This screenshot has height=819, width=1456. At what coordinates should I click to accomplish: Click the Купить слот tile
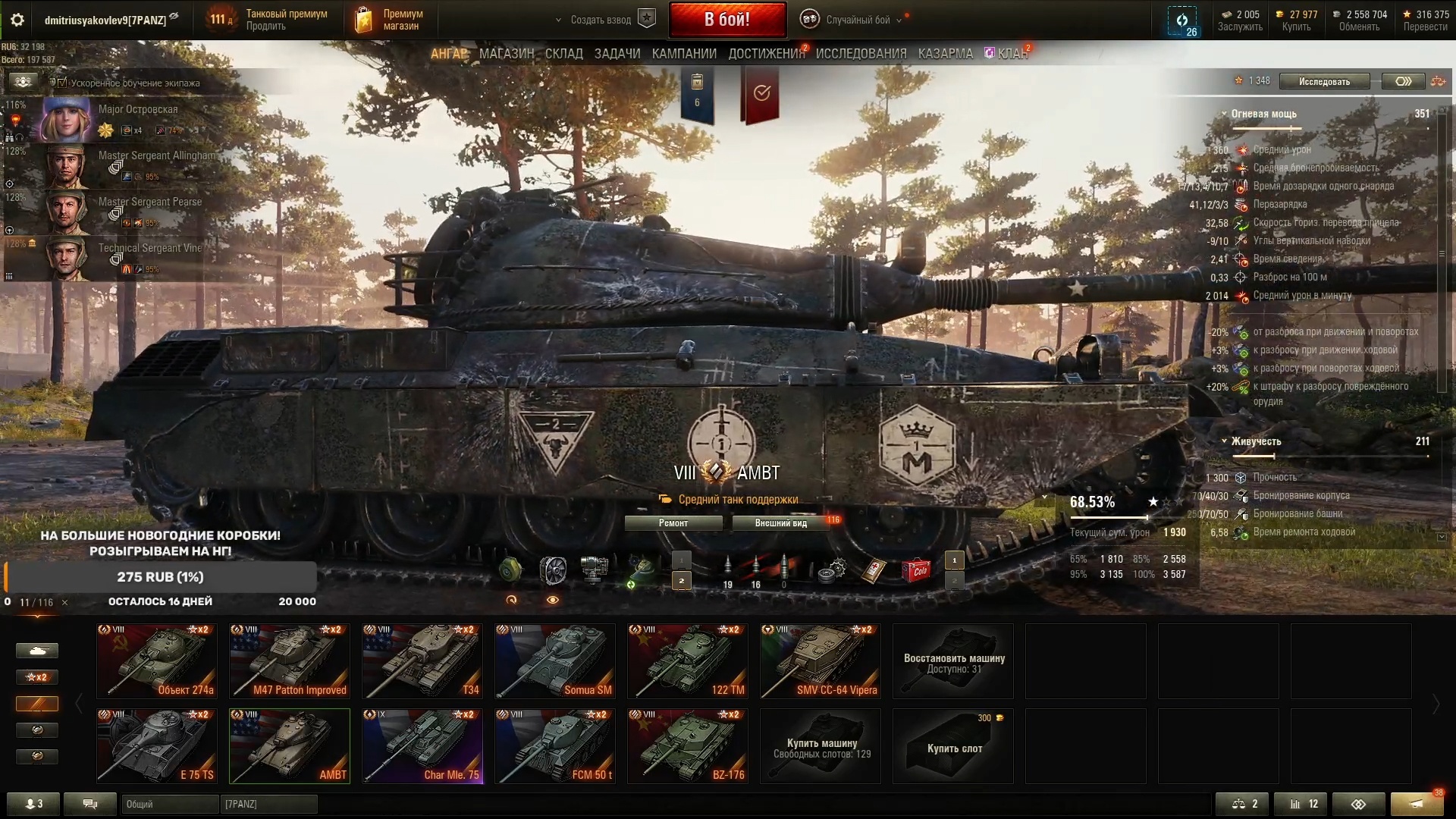click(x=953, y=746)
